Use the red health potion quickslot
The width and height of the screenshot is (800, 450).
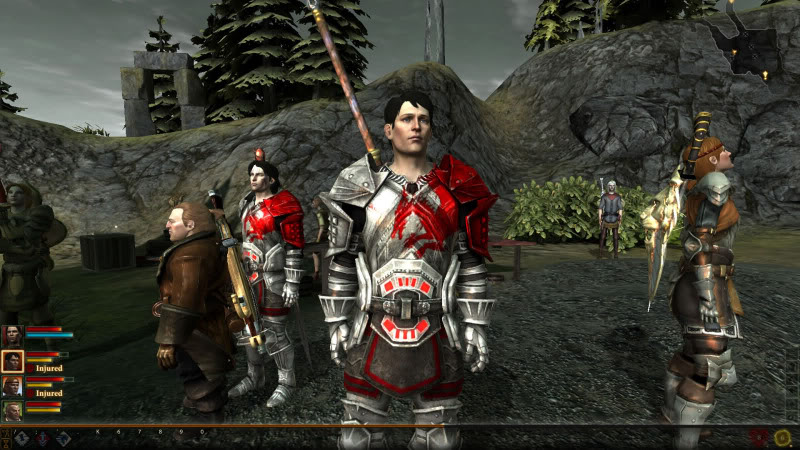tap(760, 438)
